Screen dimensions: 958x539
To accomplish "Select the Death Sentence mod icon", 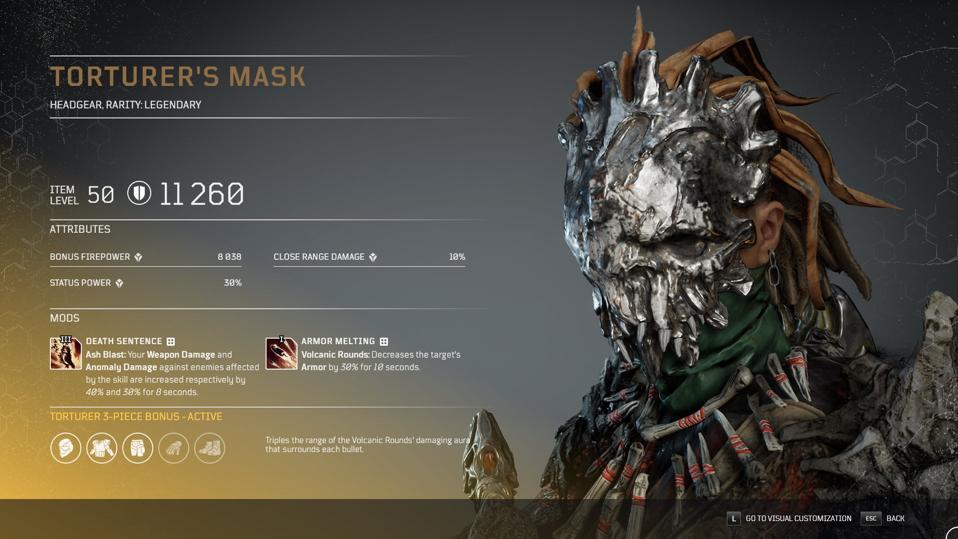I will pyautogui.click(x=66, y=353).
